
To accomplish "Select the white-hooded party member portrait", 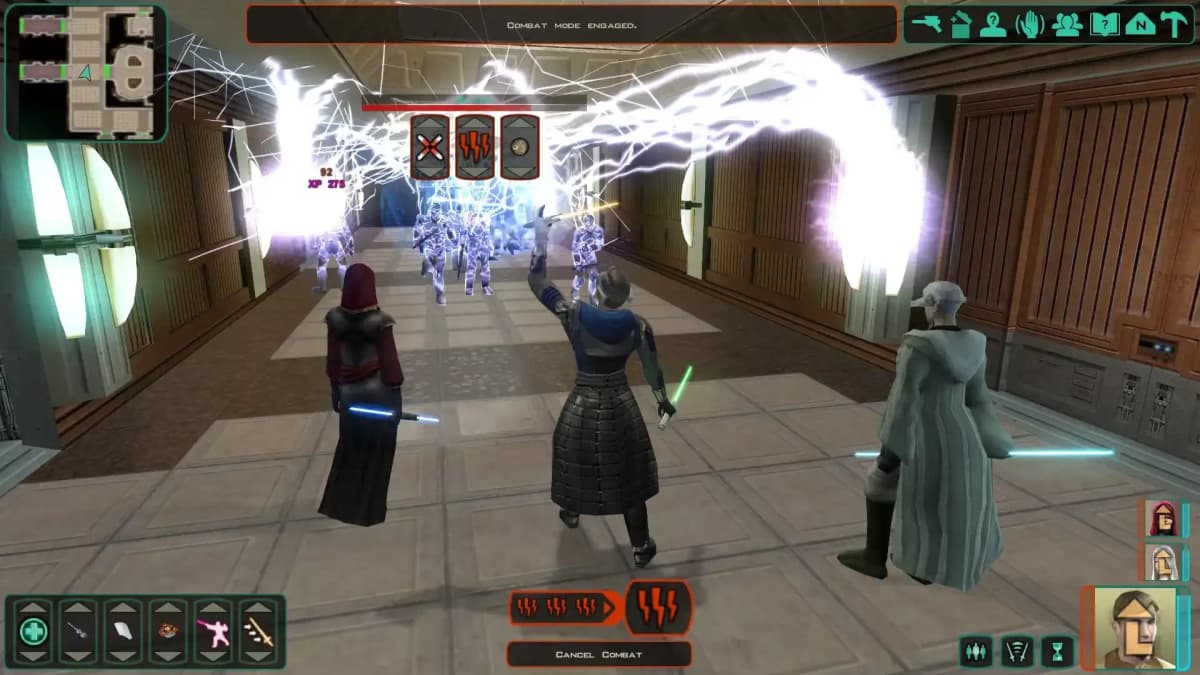I will click(x=1160, y=563).
